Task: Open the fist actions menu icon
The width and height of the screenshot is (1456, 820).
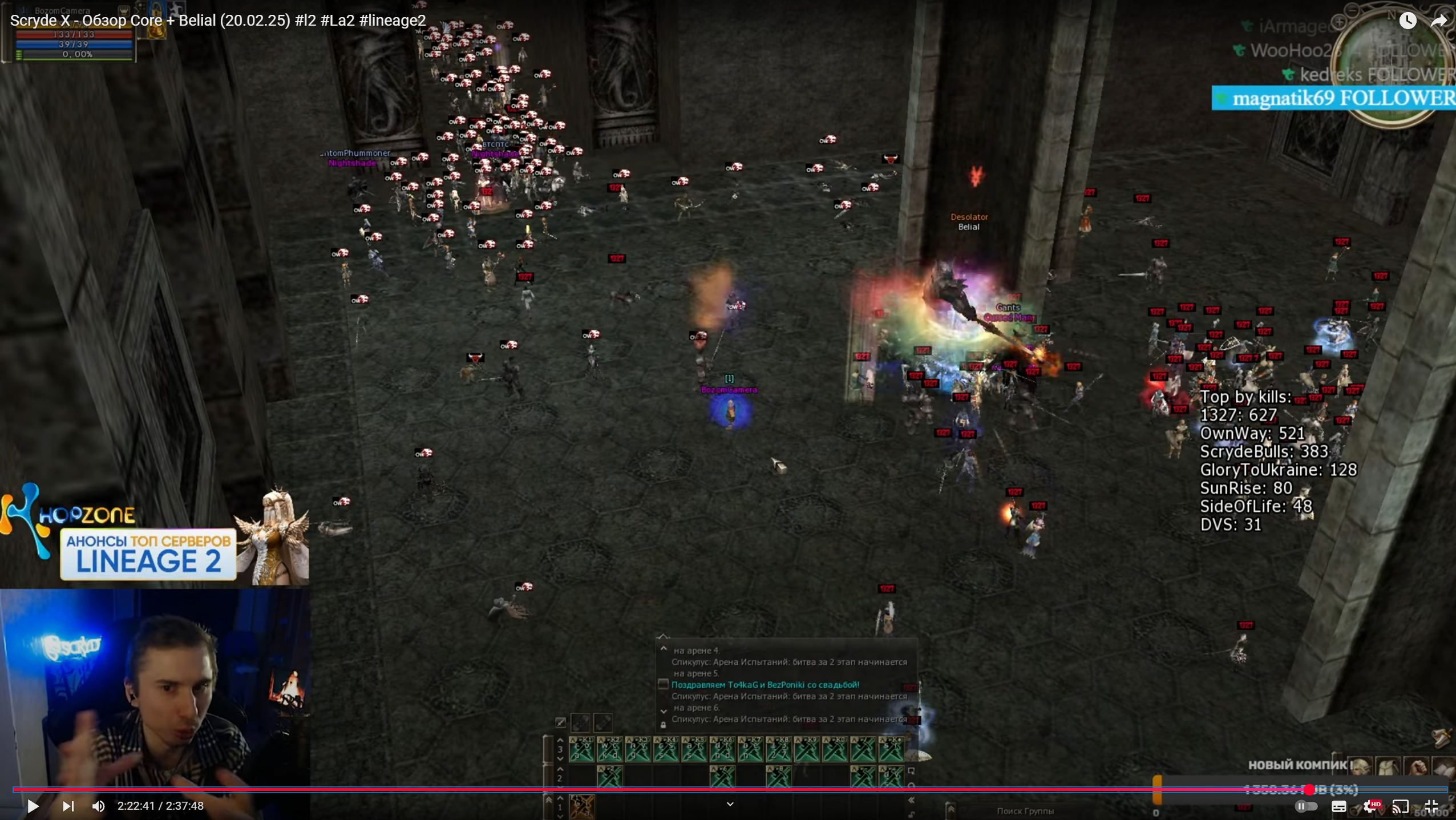Action: [1416, 767]
